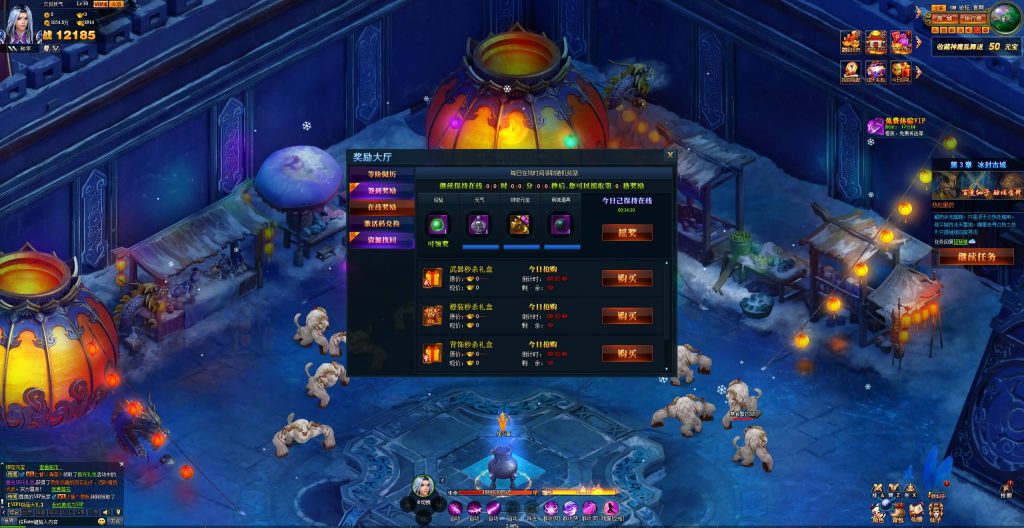
Task: Buy the 首饰秒杀礼盒 jewelry gift box
Action: (x=627, y=353)
